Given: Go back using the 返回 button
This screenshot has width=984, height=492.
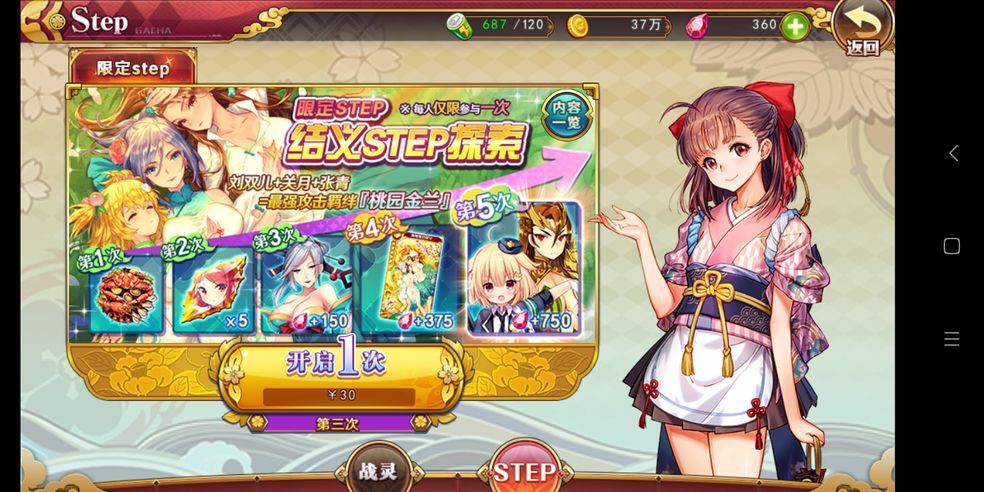Looking at the screenshot, I should 862,28.
